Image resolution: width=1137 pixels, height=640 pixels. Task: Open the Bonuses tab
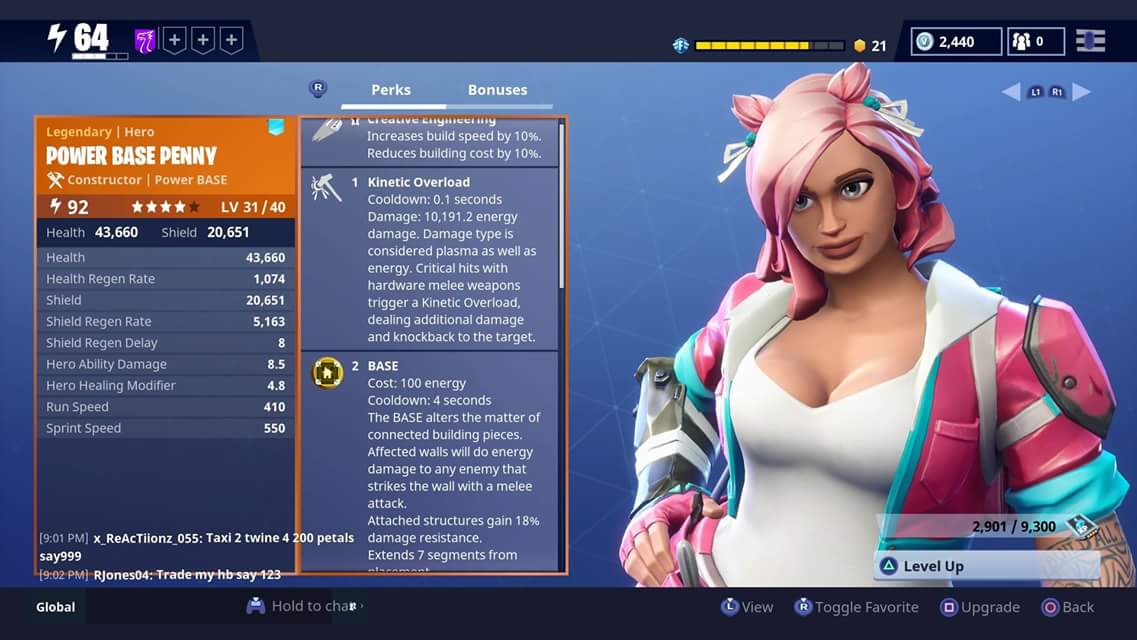pos(497,90)
